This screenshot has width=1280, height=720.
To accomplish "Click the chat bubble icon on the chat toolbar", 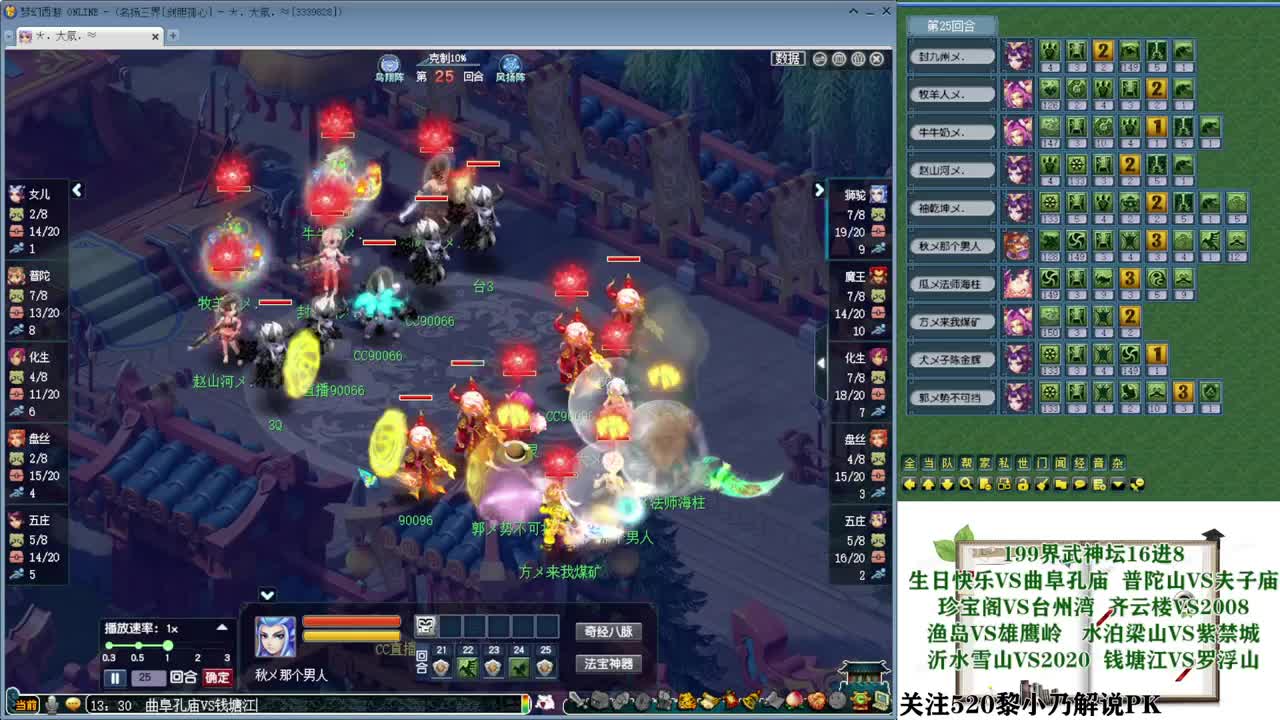I will pyautogui.click(x=1078, y=484).
